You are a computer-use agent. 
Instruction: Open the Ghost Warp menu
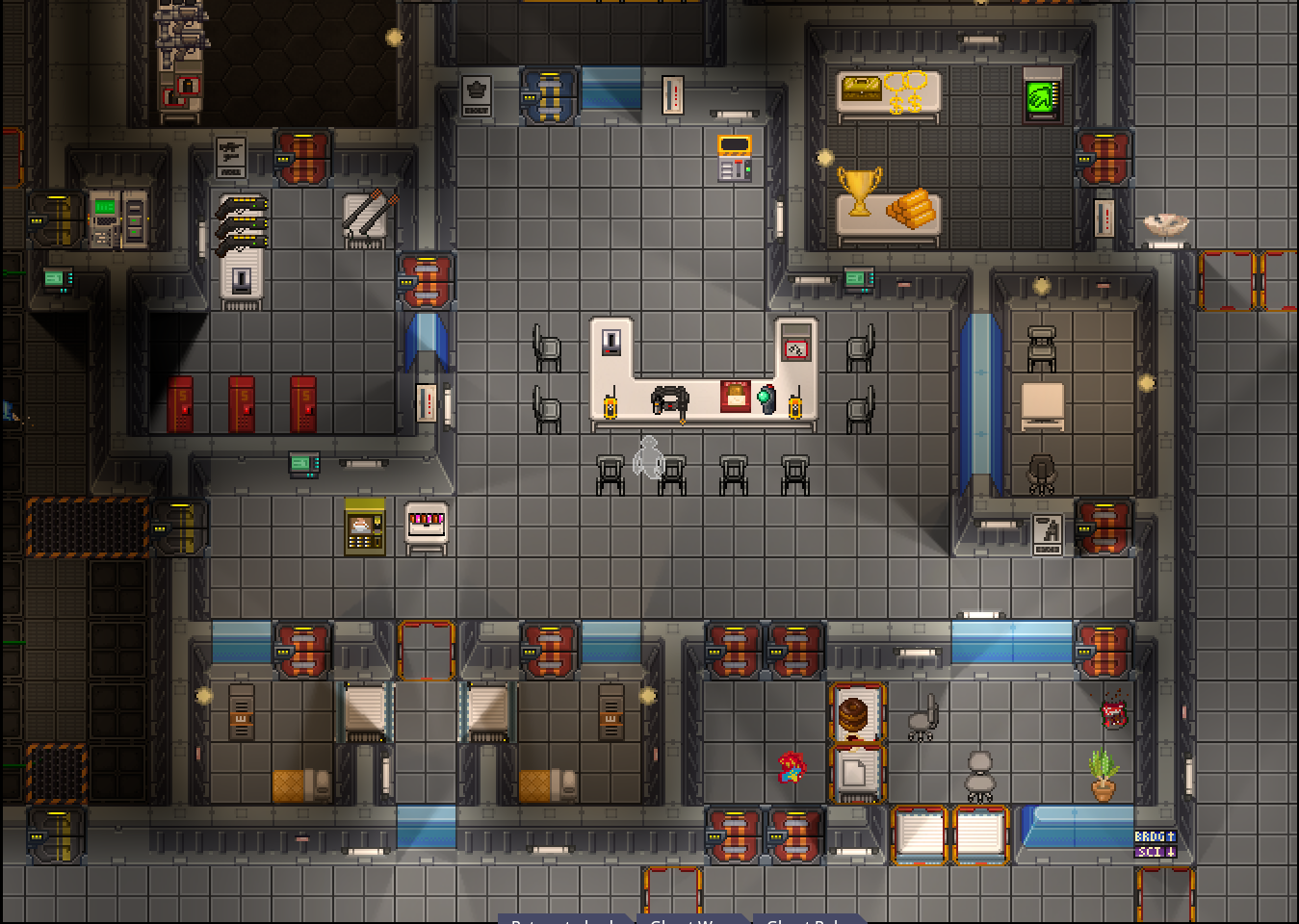689,919
